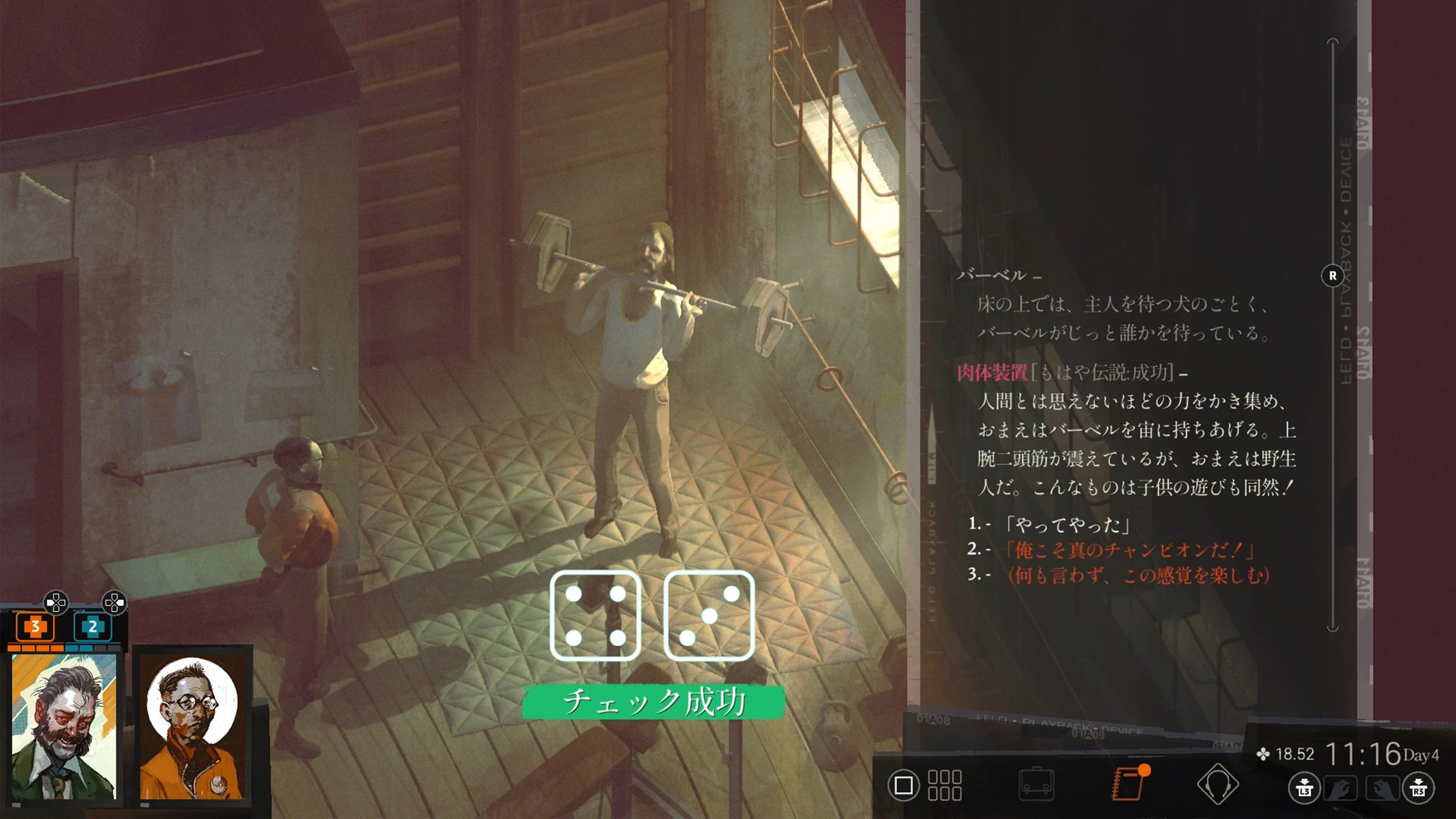Screen dimensions: 1456x819
Task: Activate the blue morale heal with 2 charges
Action: [x=93, y=627]
